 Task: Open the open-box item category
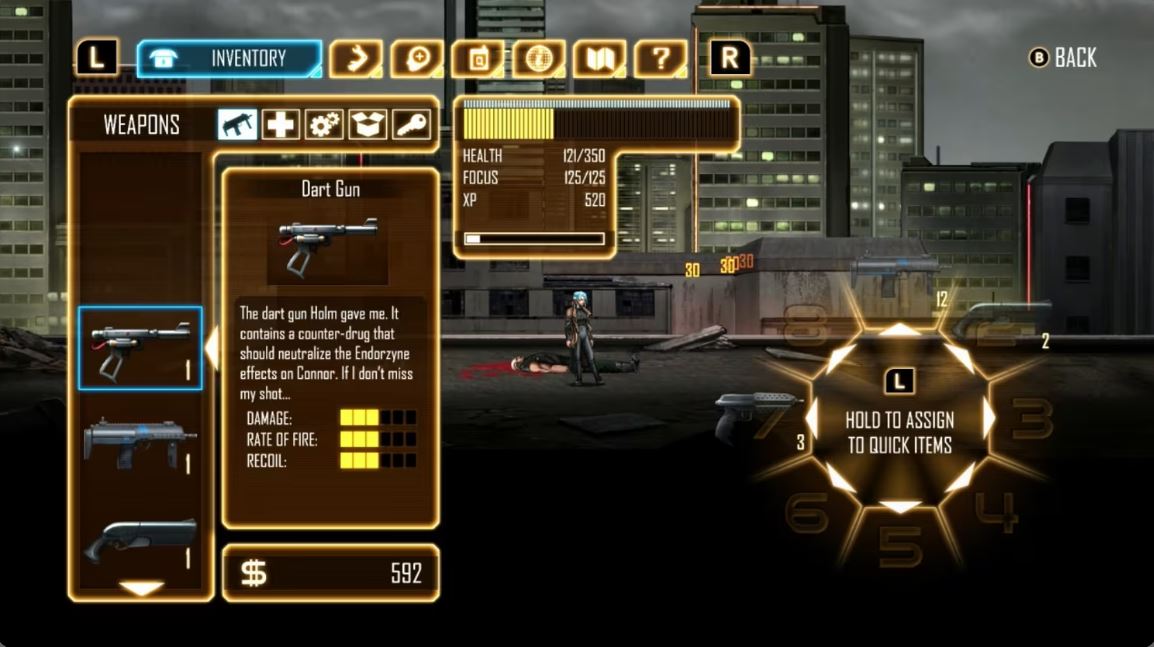368,125
